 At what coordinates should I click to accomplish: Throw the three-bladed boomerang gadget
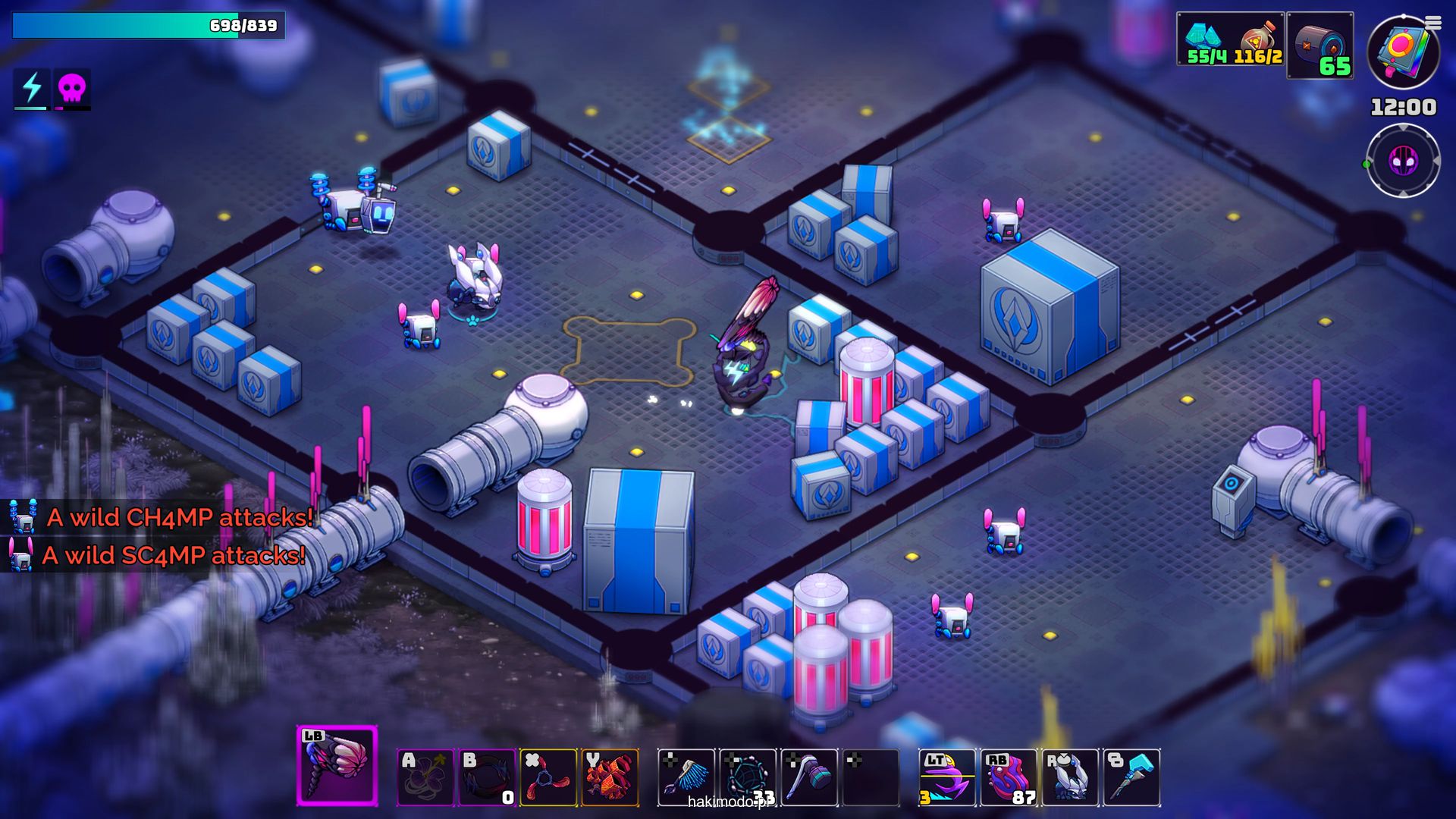(548, 777)
